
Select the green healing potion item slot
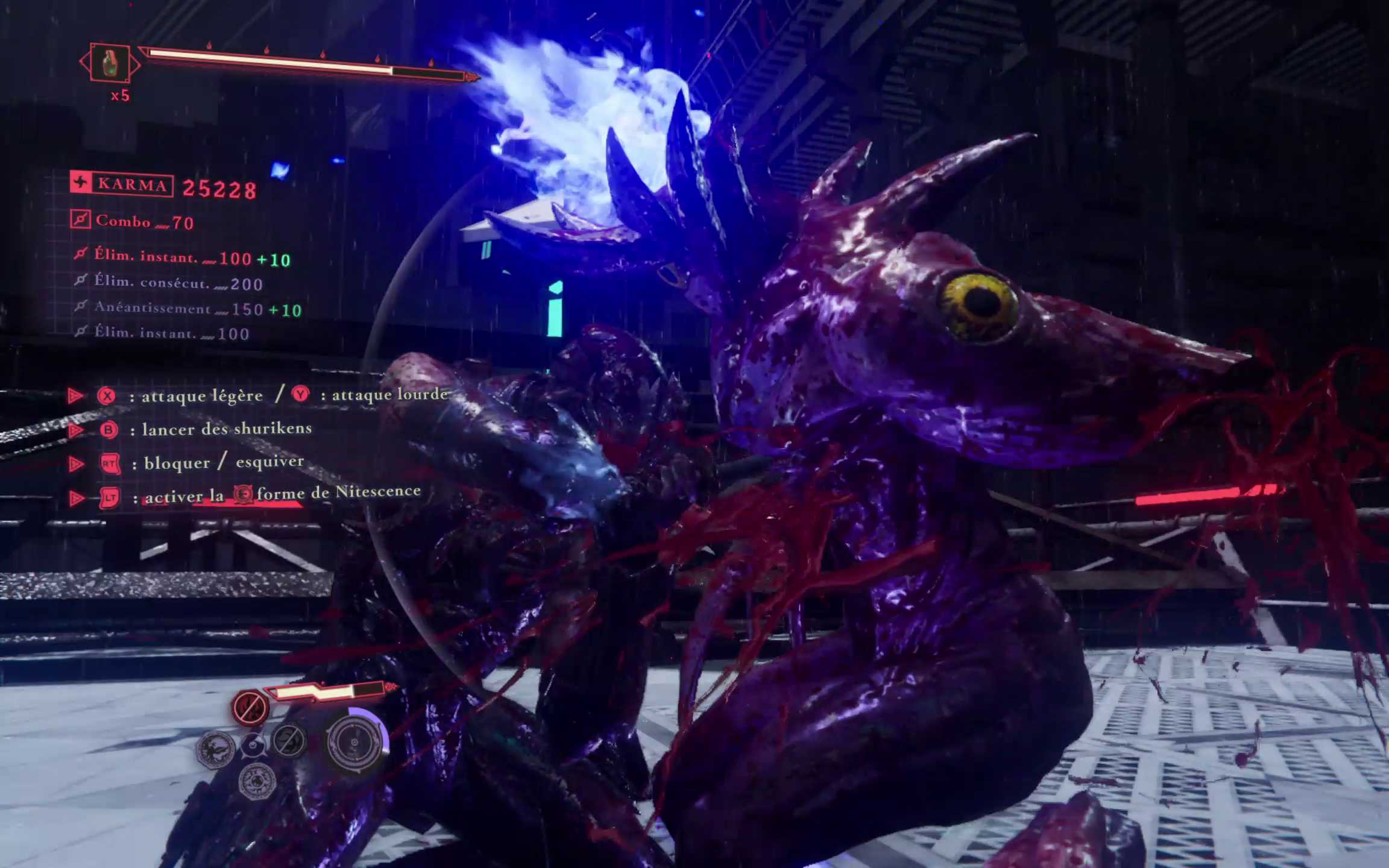click(x=110, y=63)
